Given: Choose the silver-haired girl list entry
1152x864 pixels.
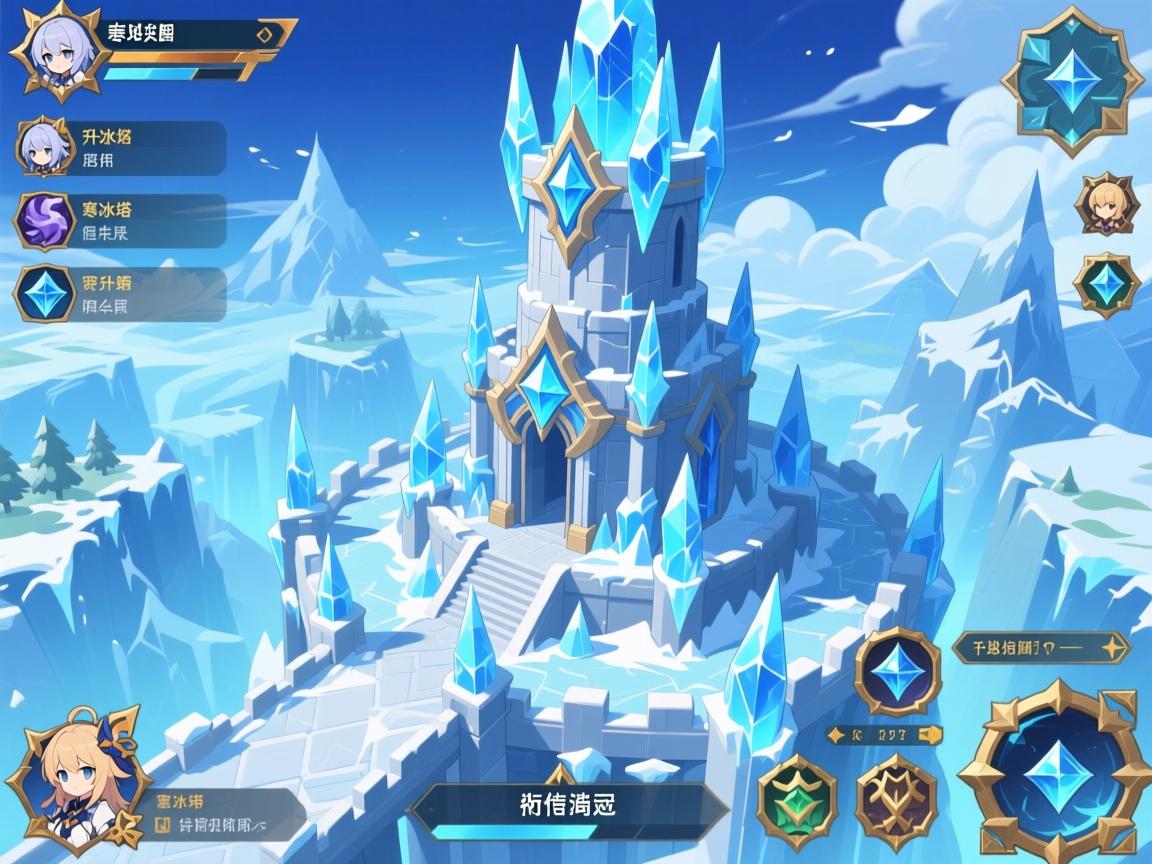Looking at the screenshot, I should click(122, 148).
